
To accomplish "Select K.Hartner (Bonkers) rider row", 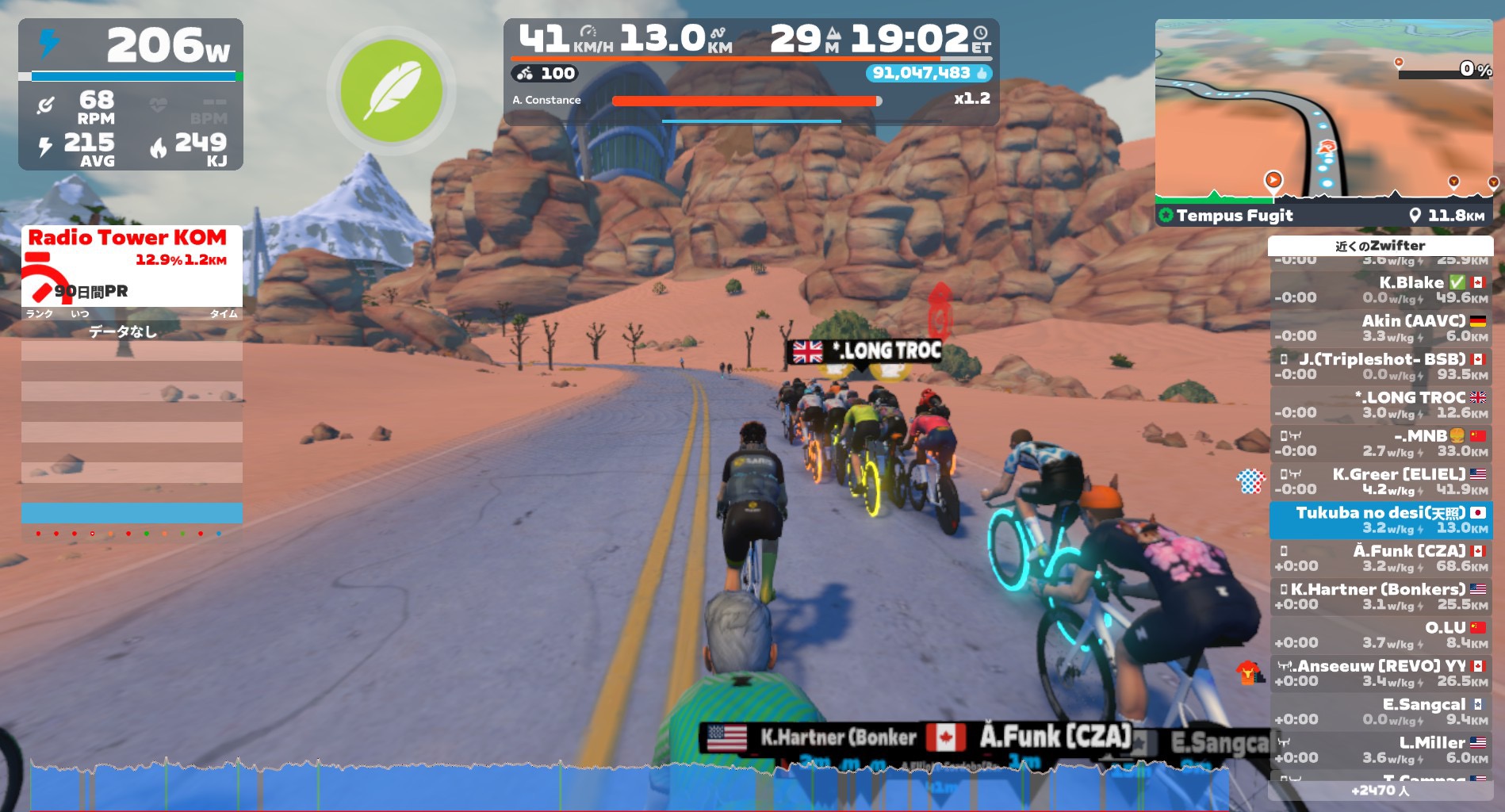I will tap(1381, 596).
